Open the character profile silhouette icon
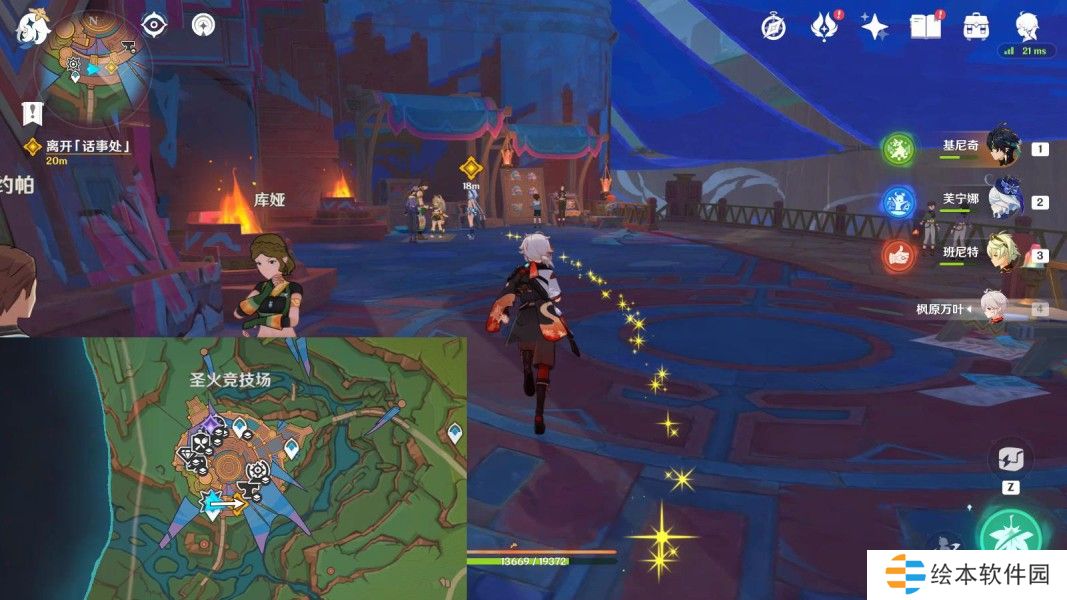1067x600 pixels. click(1027, 26)
